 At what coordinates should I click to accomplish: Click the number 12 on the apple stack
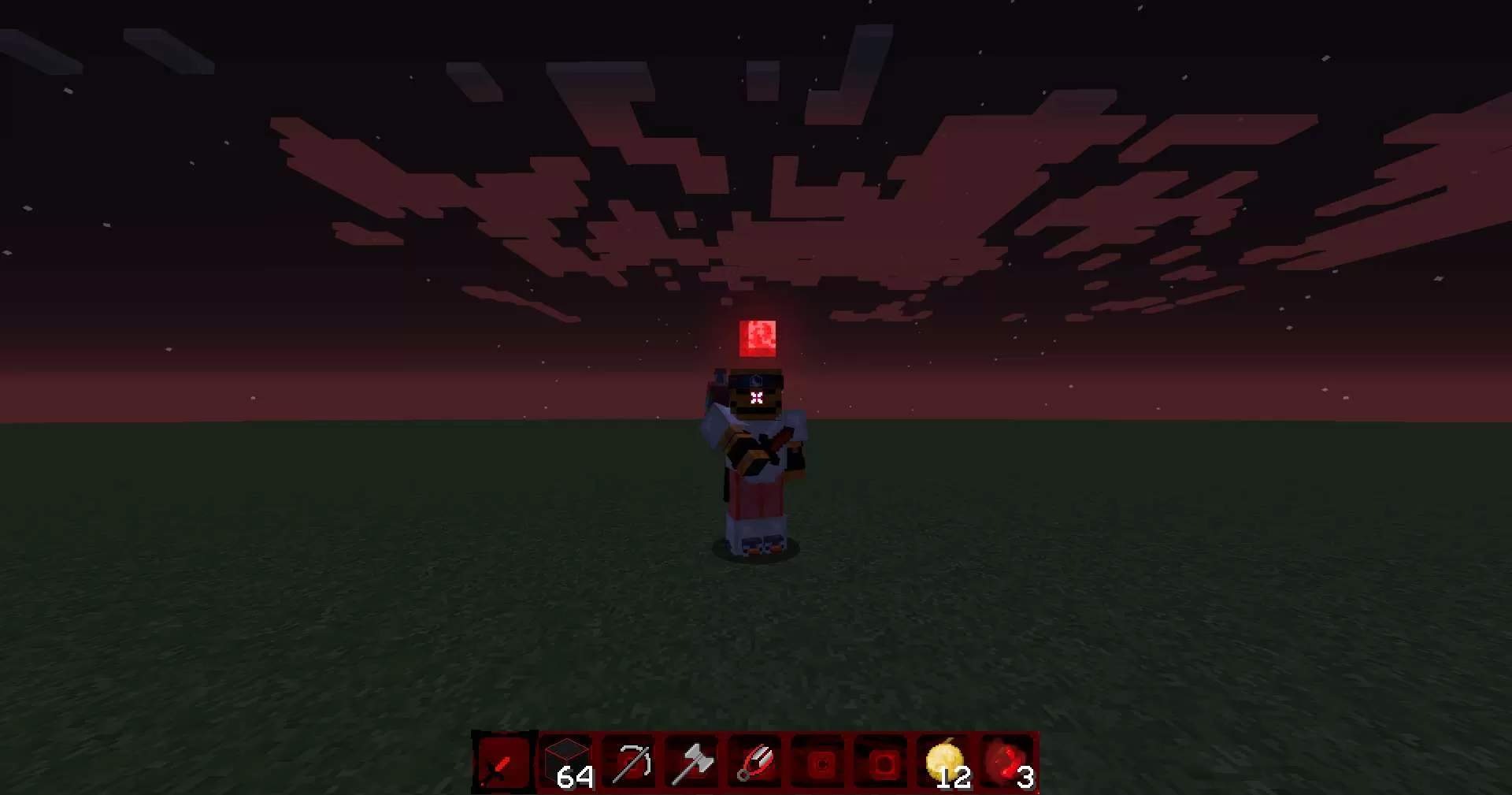click(x=955, y=779)
